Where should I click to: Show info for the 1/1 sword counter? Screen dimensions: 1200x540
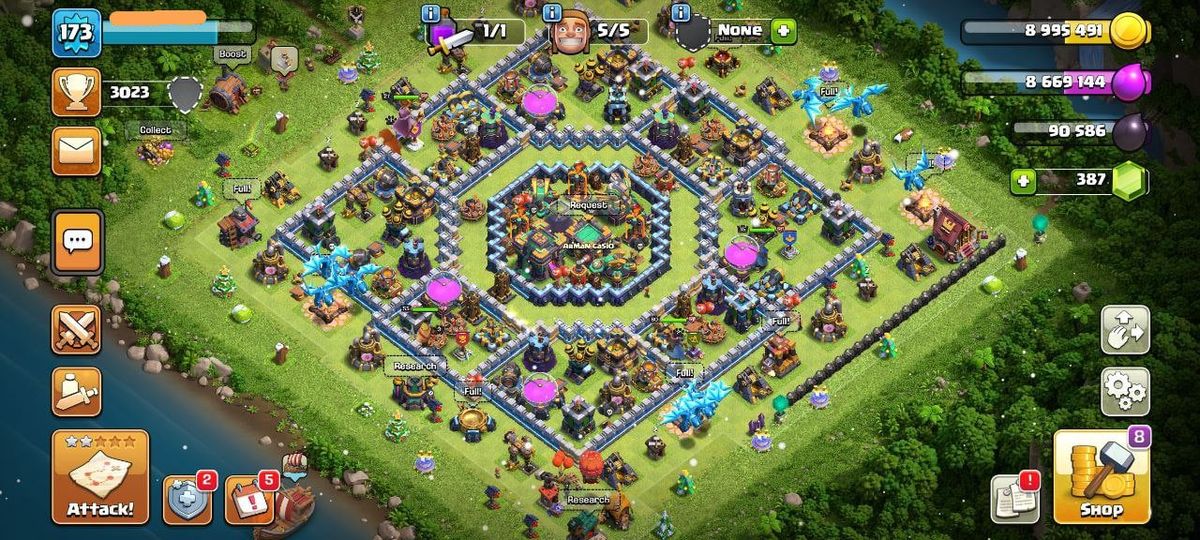point(431,13)
